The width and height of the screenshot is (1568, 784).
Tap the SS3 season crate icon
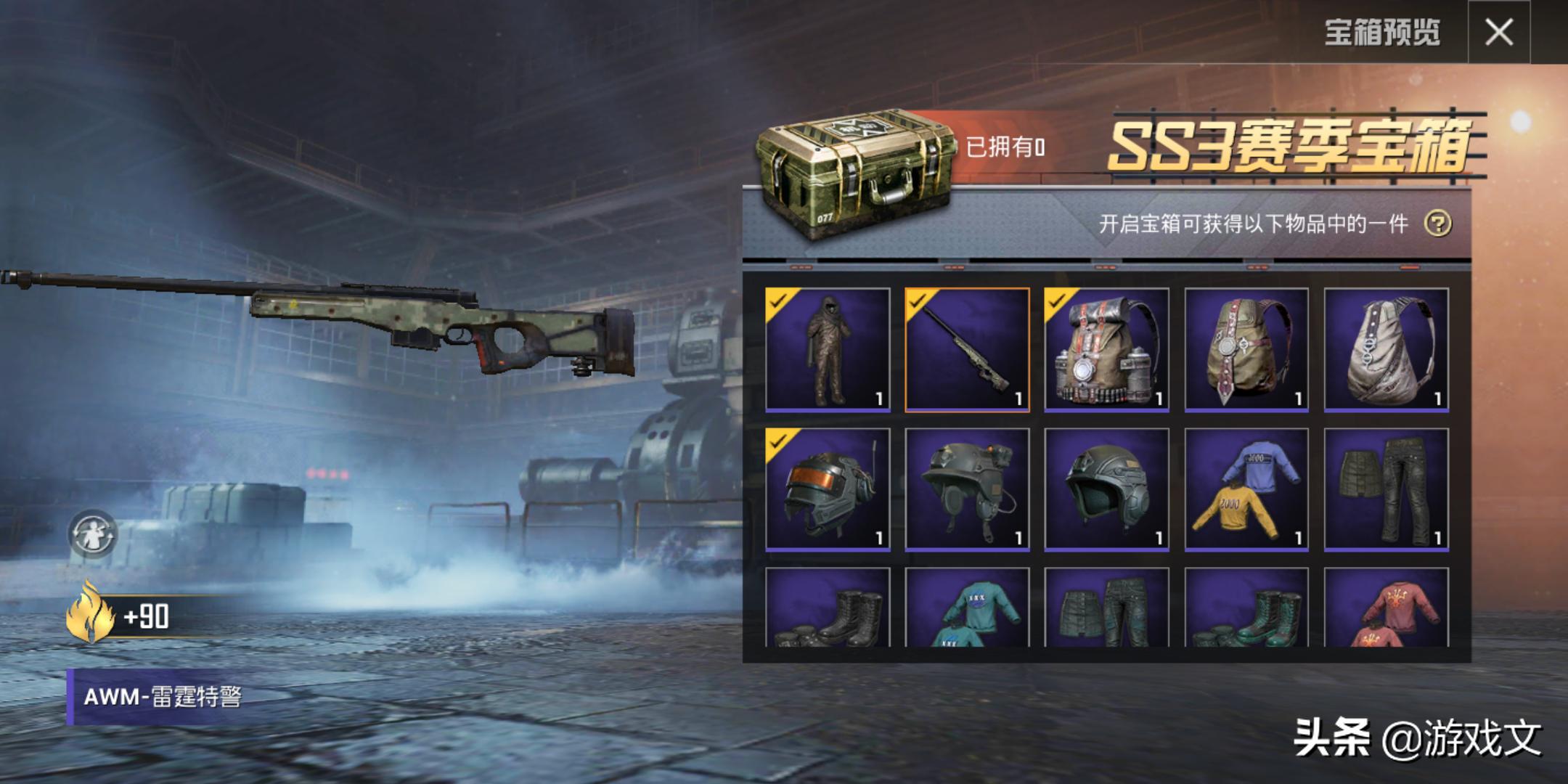(854, 173)
